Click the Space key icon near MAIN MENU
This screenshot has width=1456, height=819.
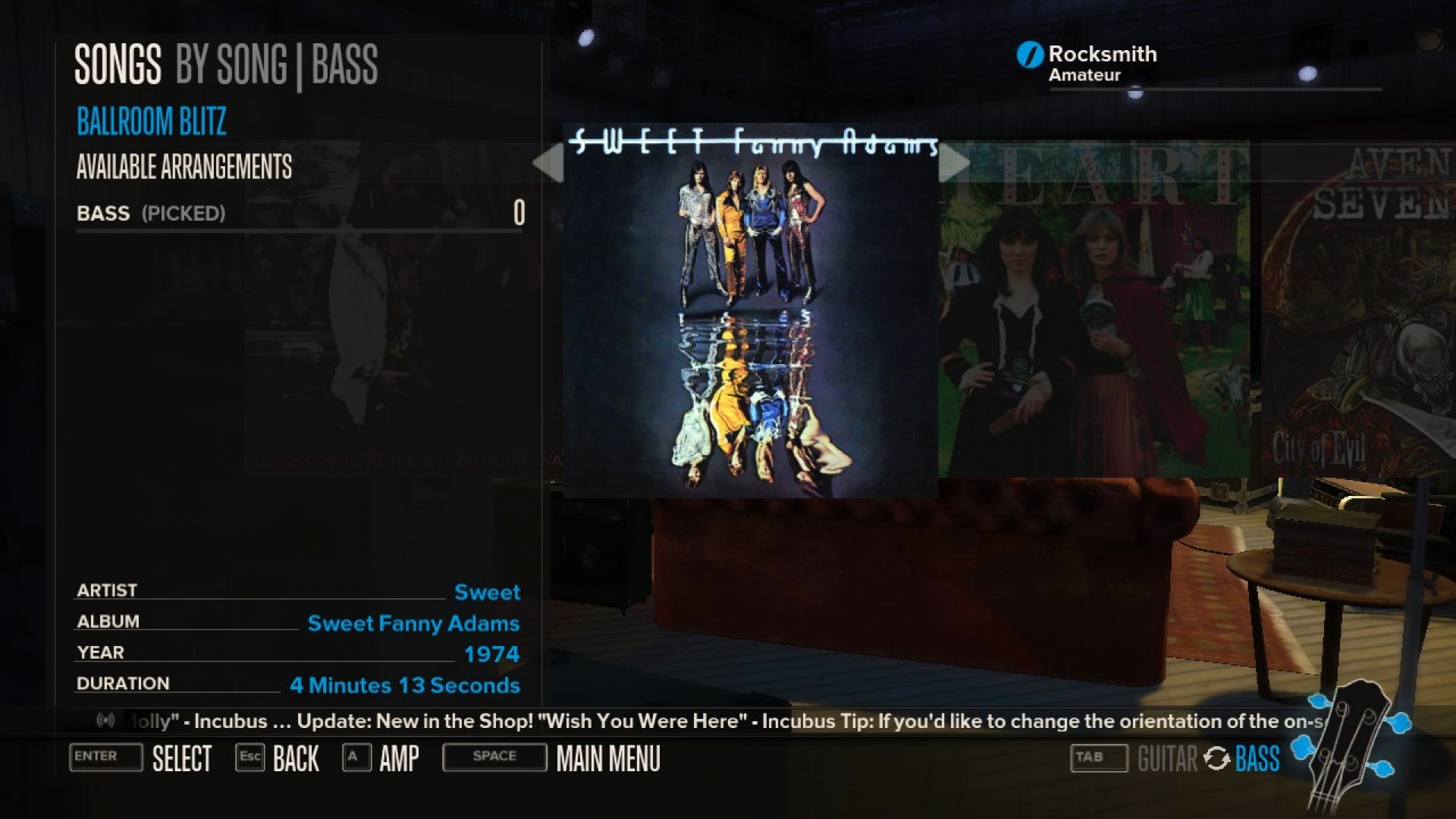pyautogui.click(x=493, y=757)
